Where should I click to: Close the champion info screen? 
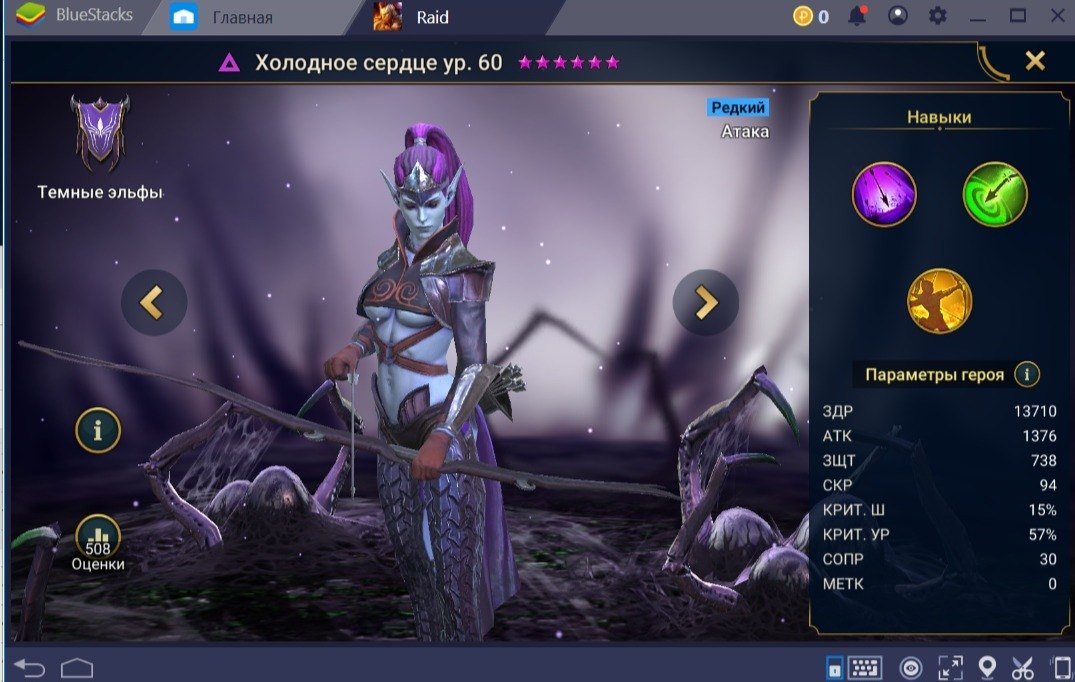tap(1035, 61)
